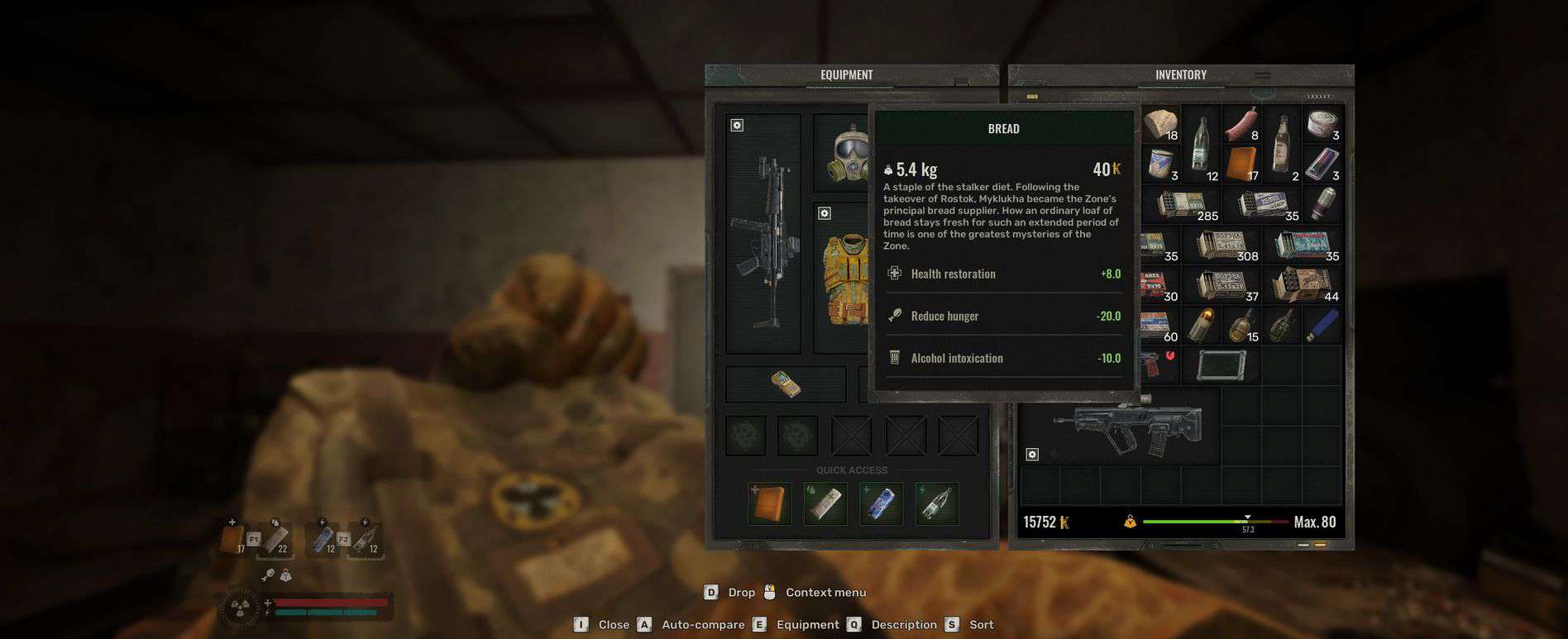
Task: Select the blue shotgun shell slot
Action: click(1322, 326)
